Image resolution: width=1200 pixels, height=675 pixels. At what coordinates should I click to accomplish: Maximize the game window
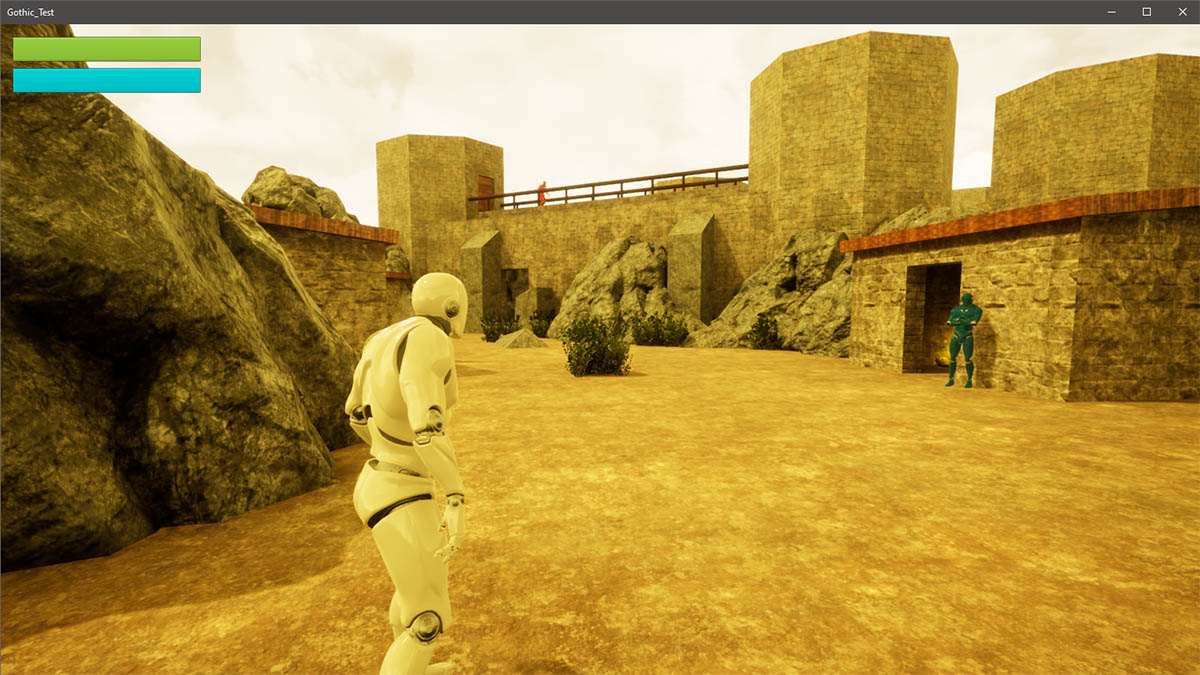tap(1146, 12)
